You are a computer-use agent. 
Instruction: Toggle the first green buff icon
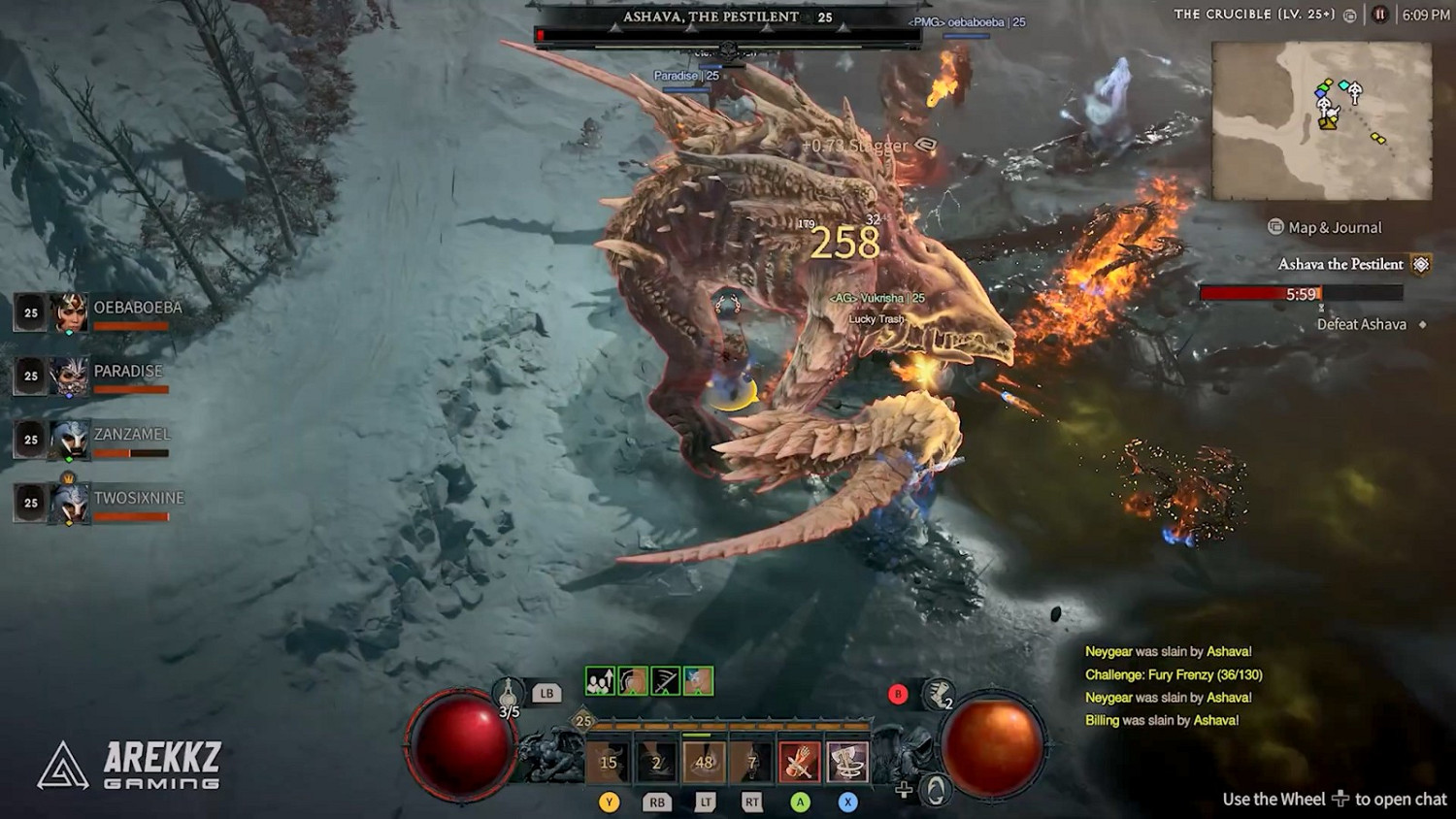(599, 681)
